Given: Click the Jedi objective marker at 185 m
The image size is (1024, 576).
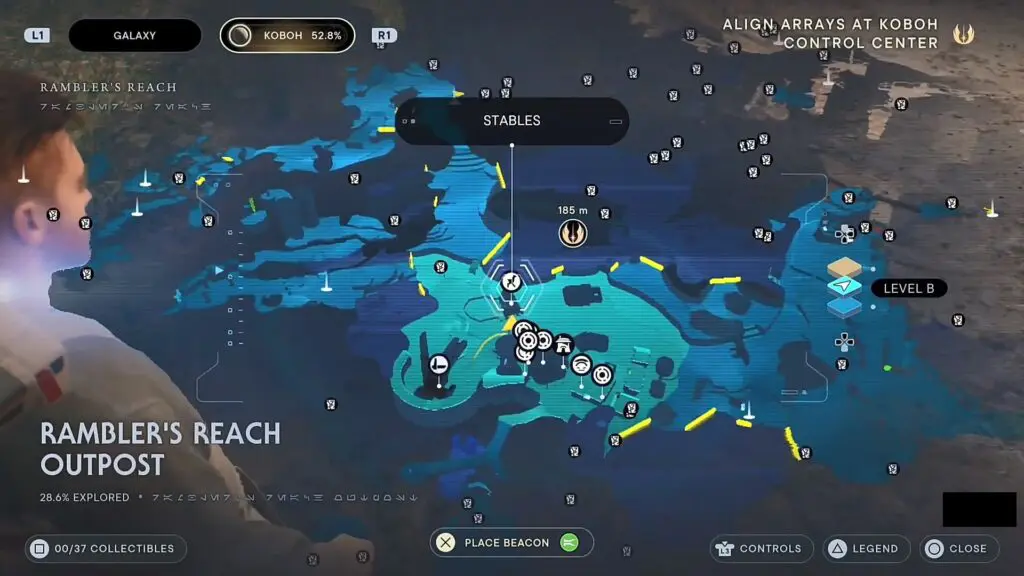Looking at the screenshot, I should (572, 233).
